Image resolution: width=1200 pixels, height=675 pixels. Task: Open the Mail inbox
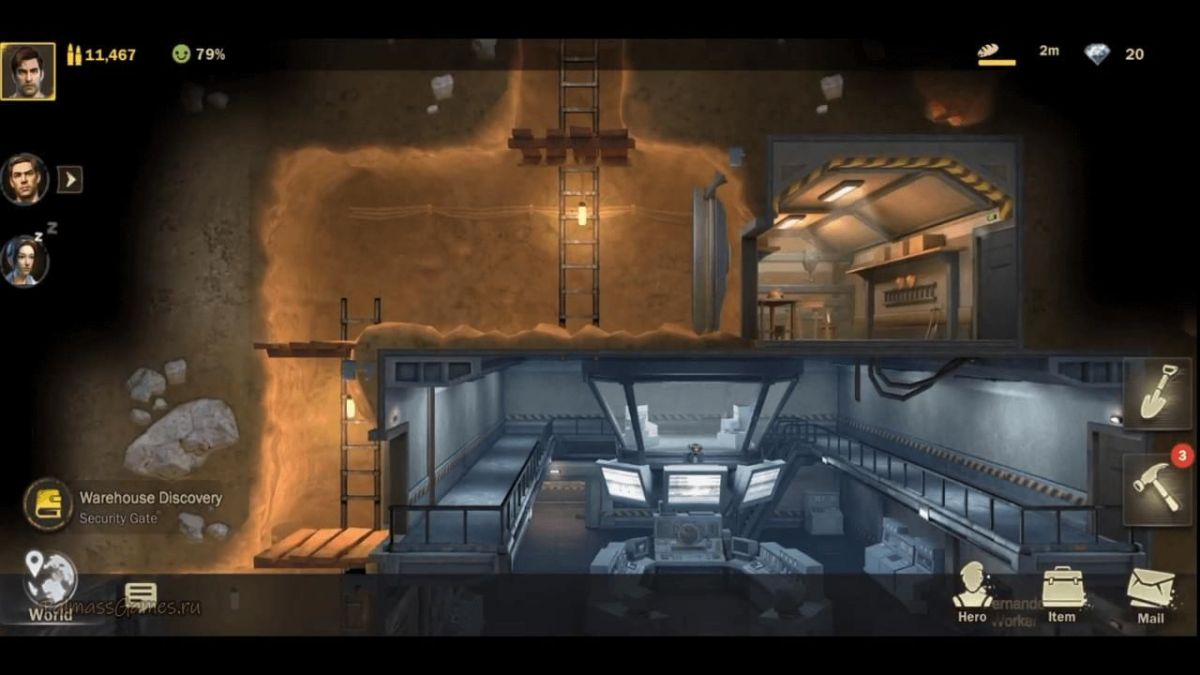point(1151,596)
